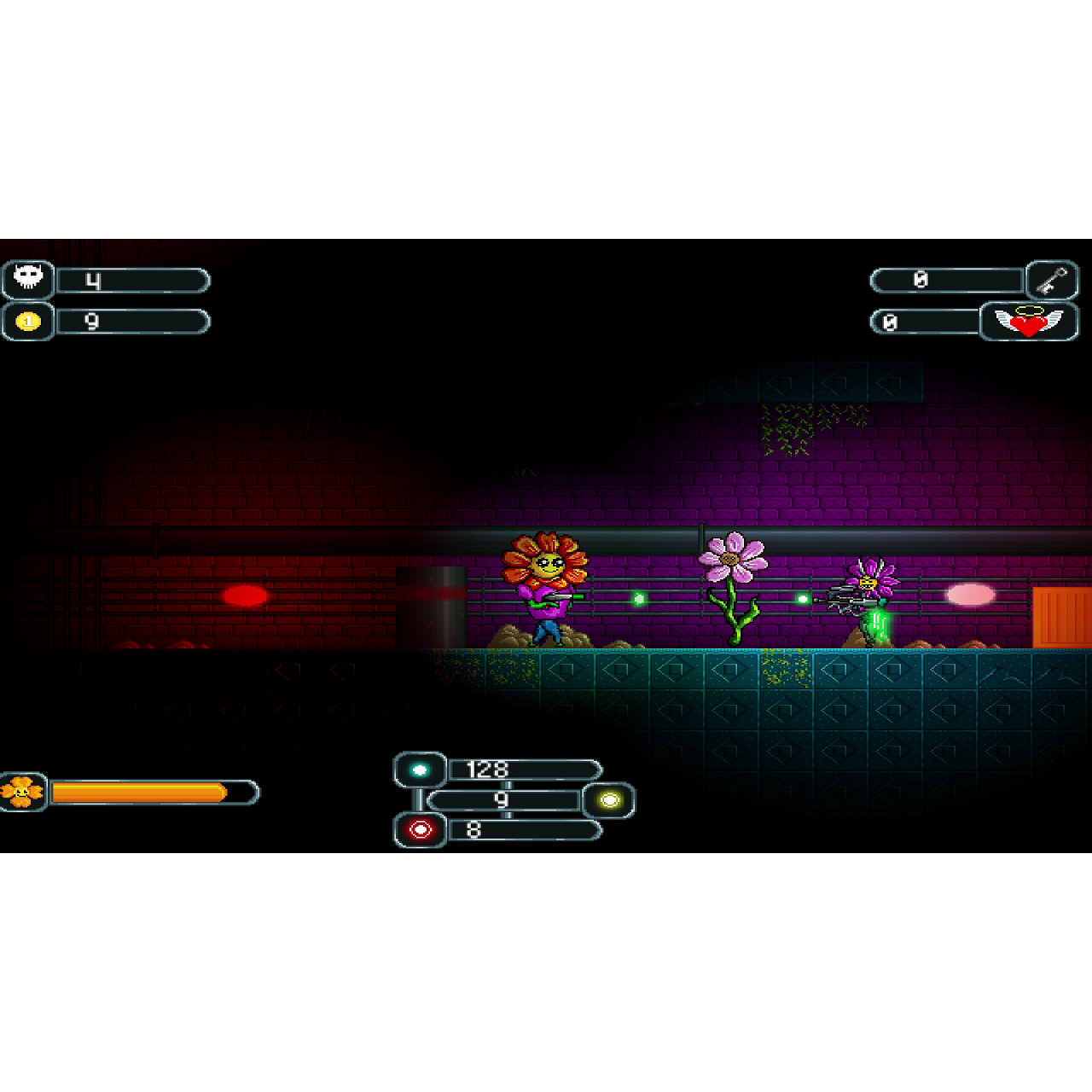Click the skull counter icon
Image resolution: width=1092 pixels, height=1092 pixels.
click(28, 278)
